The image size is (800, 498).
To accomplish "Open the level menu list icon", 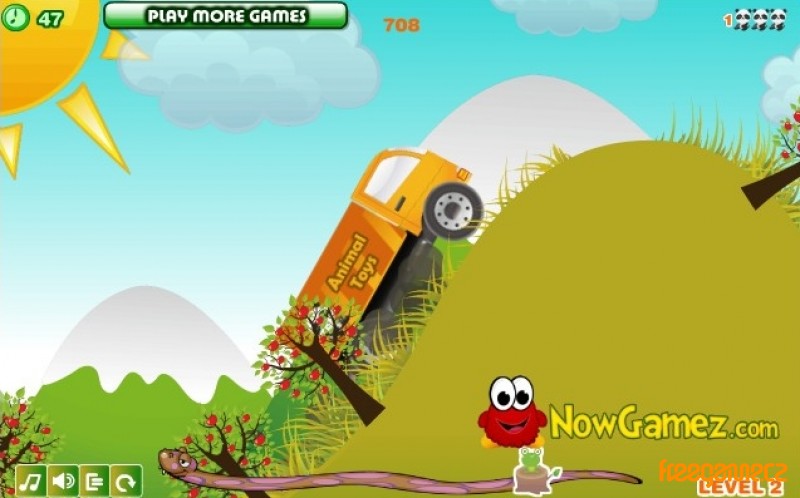I will point(94,481).
